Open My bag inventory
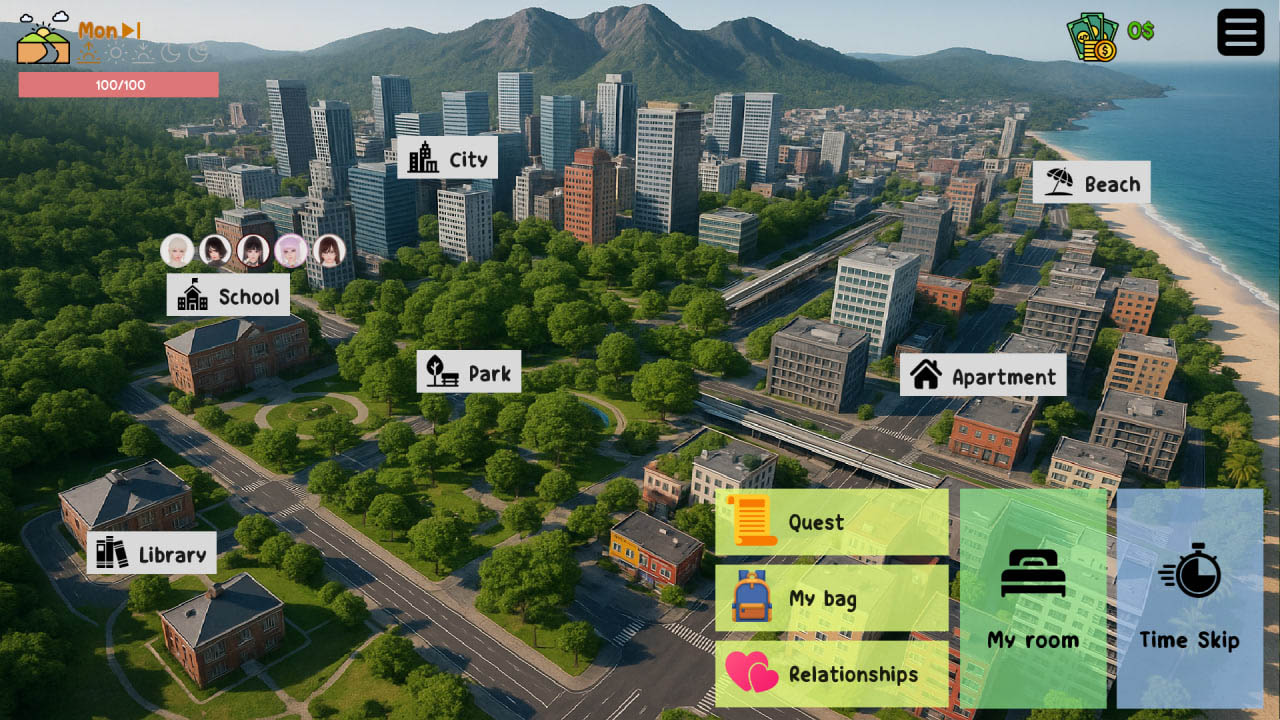1280x720 pixels. pyautogui.click(x=831, y=598)
